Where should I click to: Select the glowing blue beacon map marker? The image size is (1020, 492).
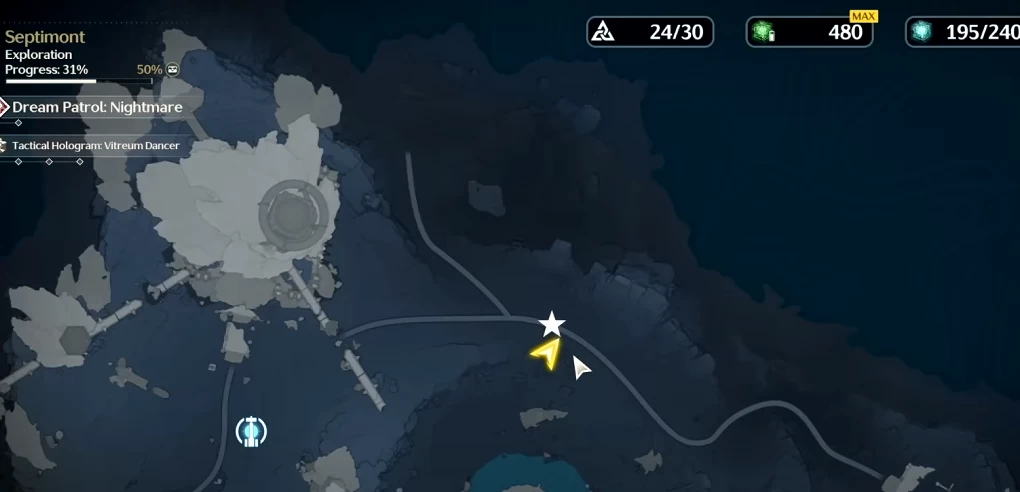click(x=251, y=431)
